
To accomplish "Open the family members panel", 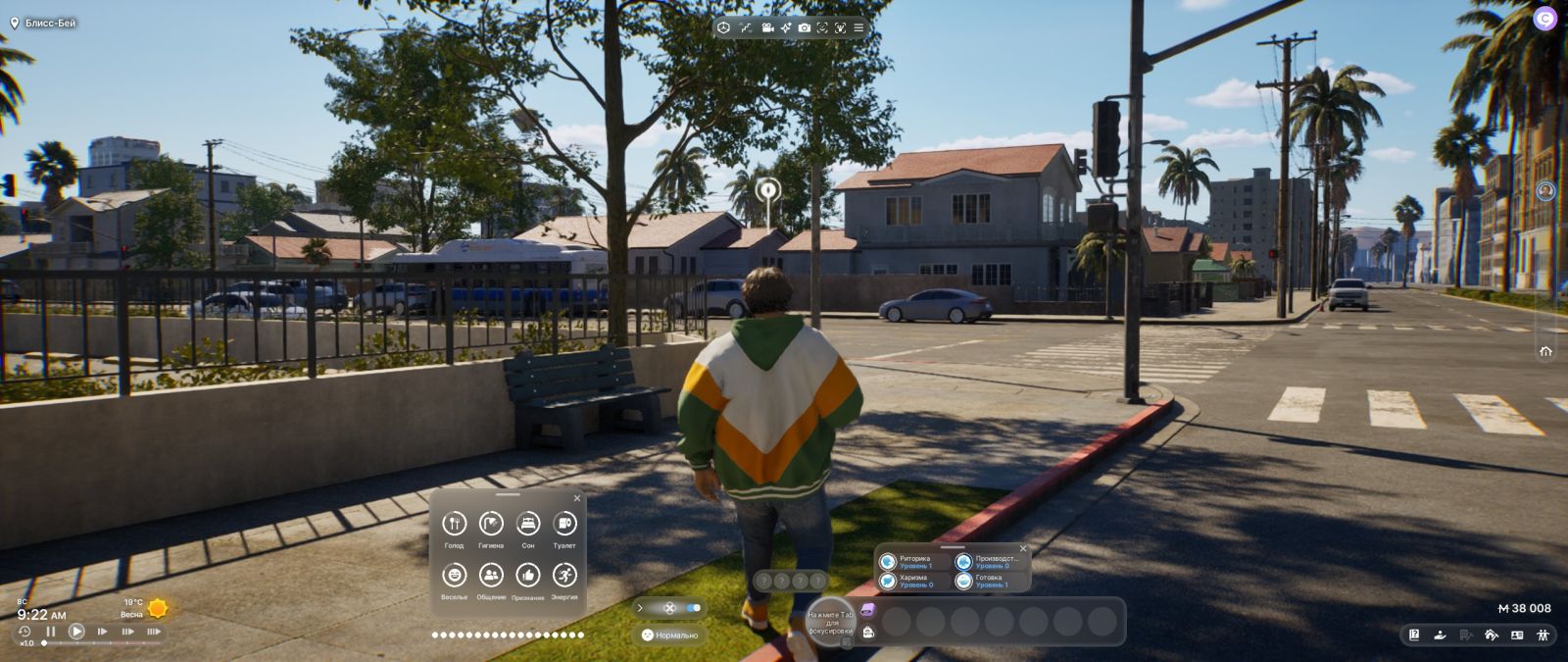I will pos(1543,636).
